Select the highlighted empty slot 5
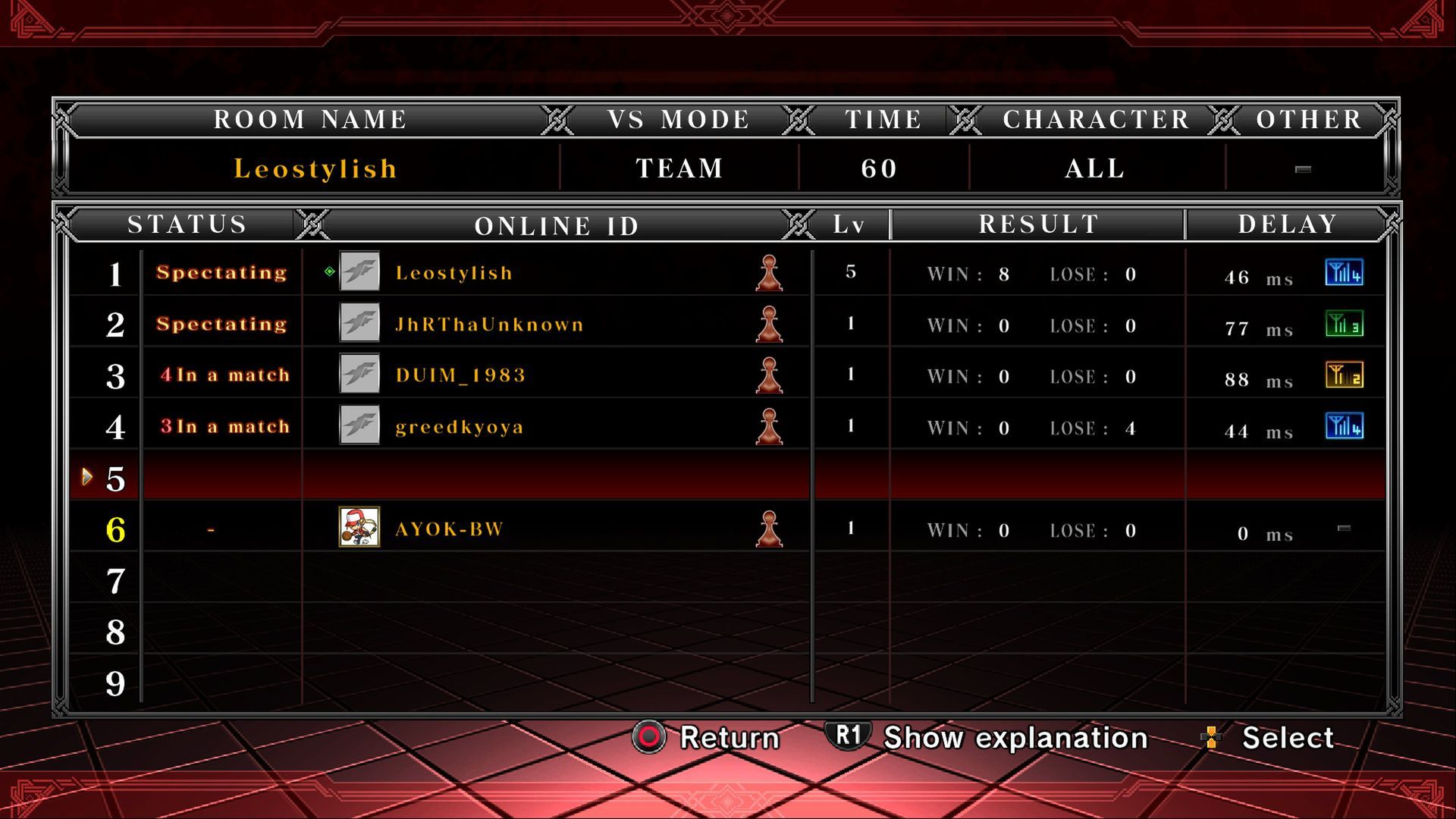1456x819 pixels. (476, 478)
